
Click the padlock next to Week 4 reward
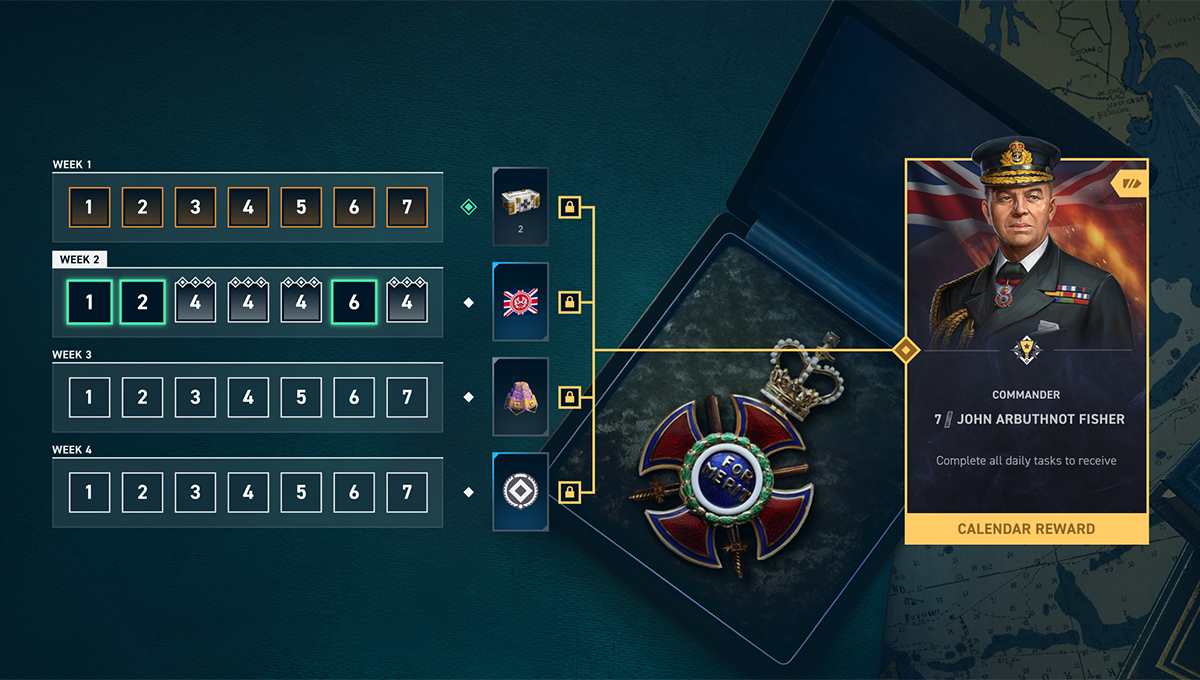569,492
